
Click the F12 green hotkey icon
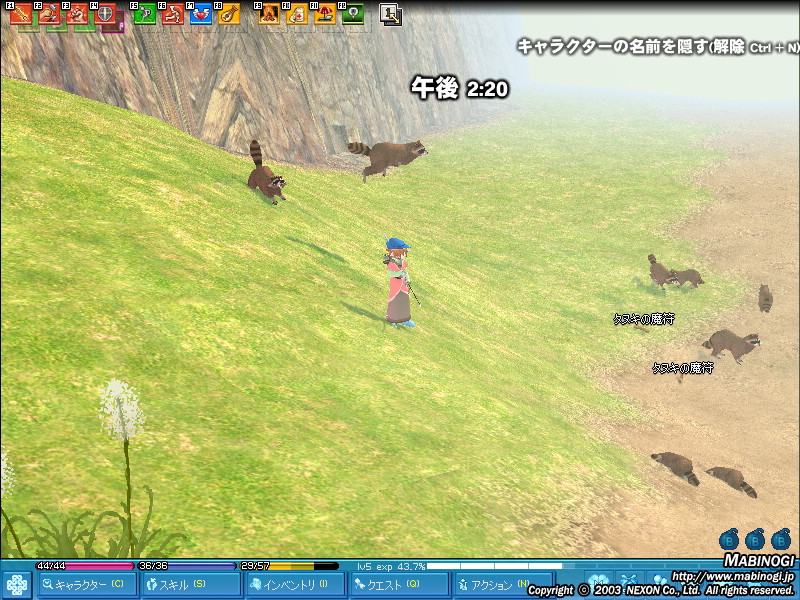coord(351,14)
